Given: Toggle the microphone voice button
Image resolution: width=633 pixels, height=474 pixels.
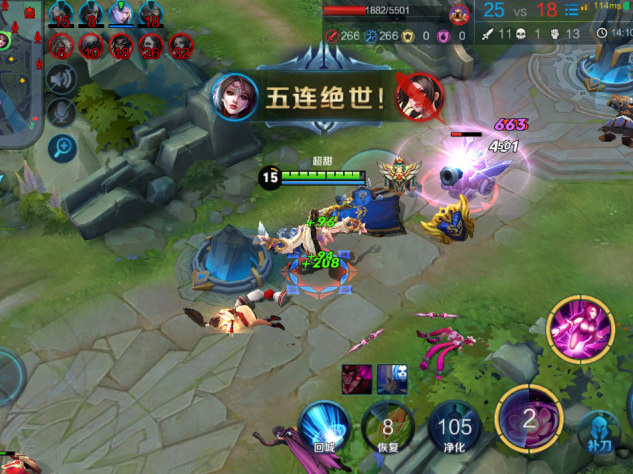Looking at the screenshot, I should [x=62, y=113].
